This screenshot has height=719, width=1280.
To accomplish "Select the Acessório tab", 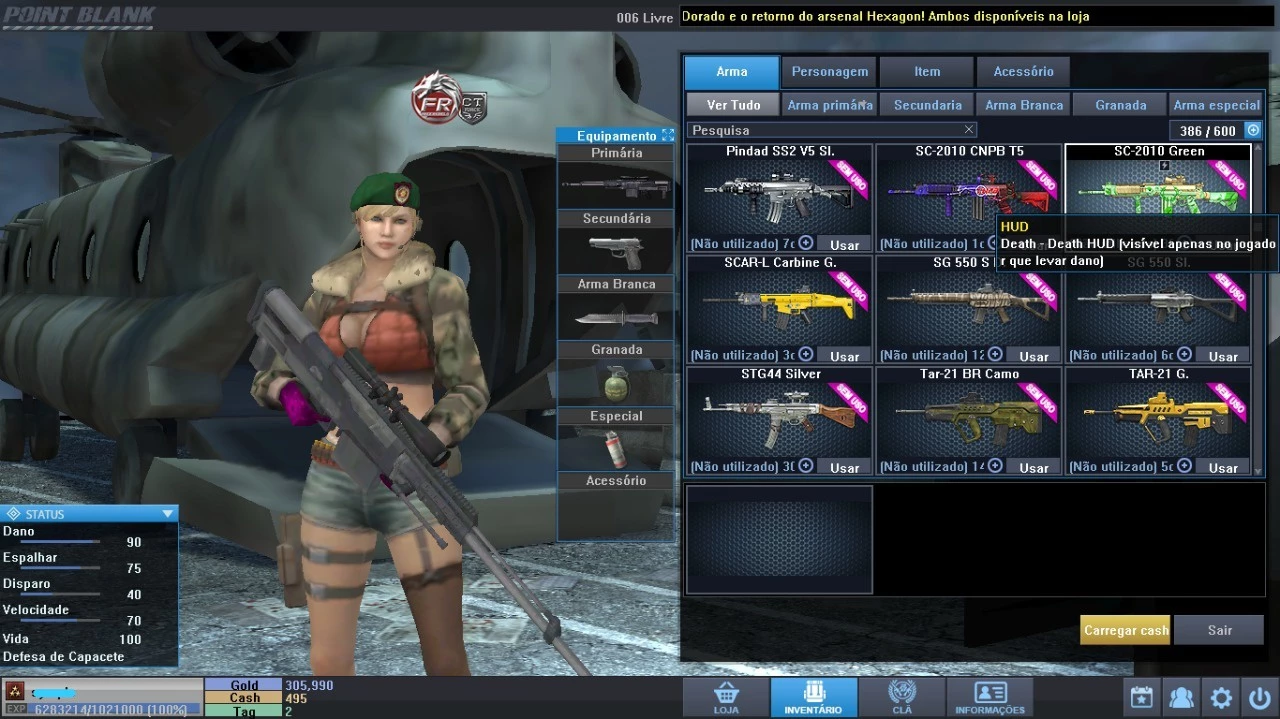I will [x=1023, y=72].
